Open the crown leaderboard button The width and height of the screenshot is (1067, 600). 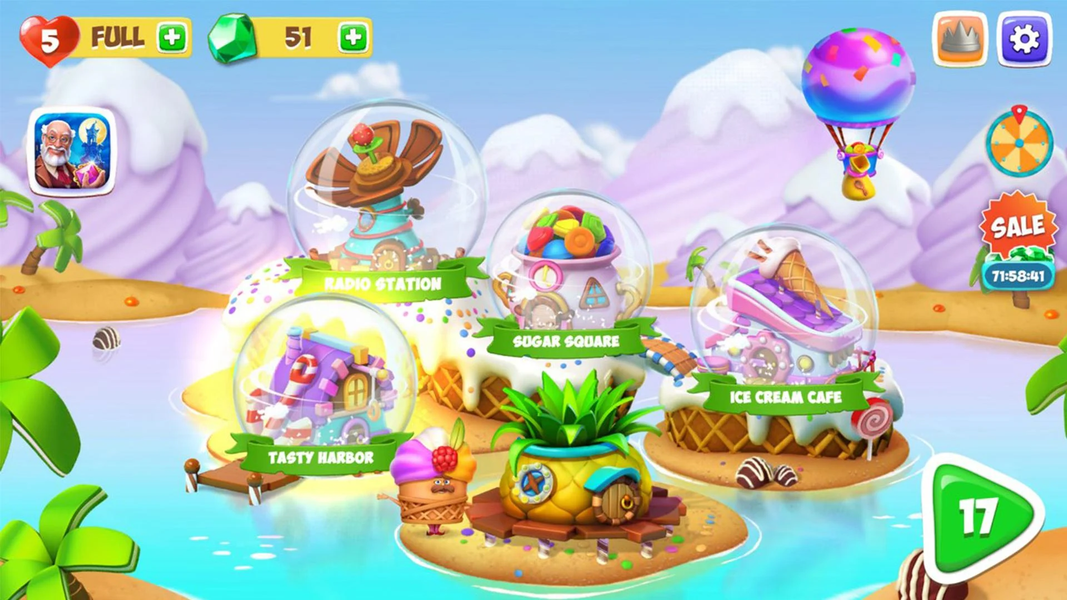pyautogui.click(x=960, y=40)
